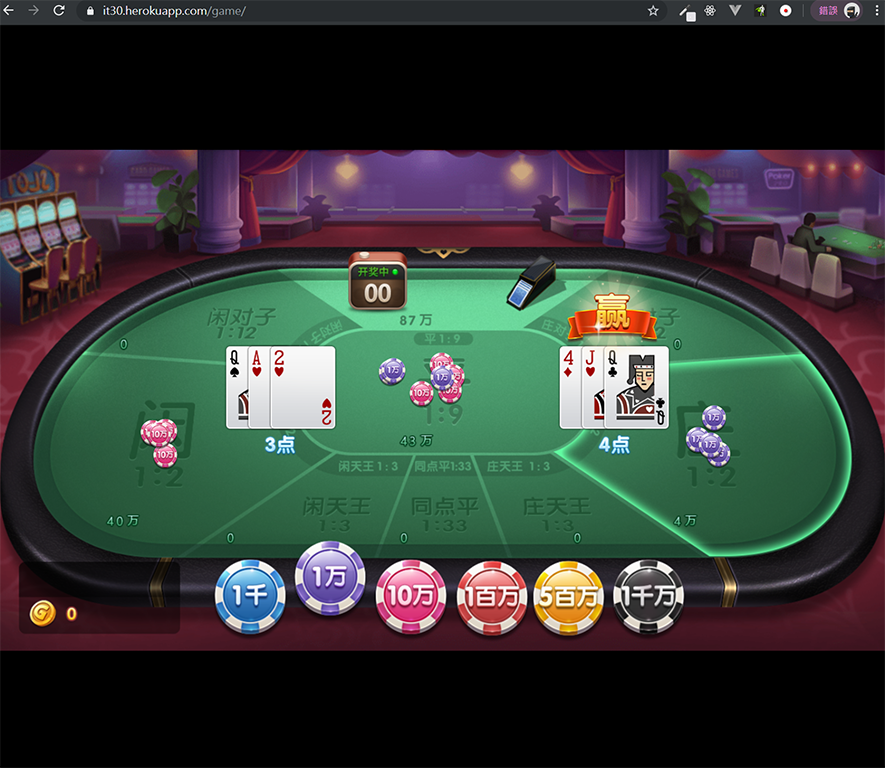Screen dimensions: 885x768
Task: Pick the black 1千万 chip
Action: tap(648, 597)
